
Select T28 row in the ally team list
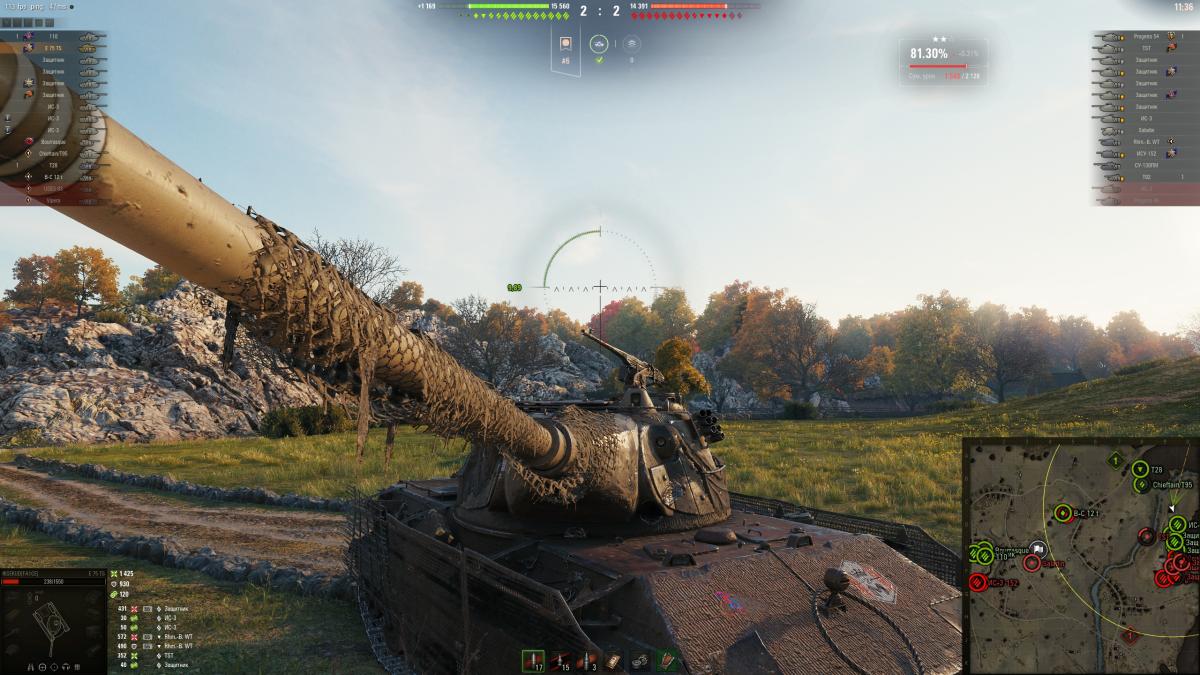[x=52, y=165]
